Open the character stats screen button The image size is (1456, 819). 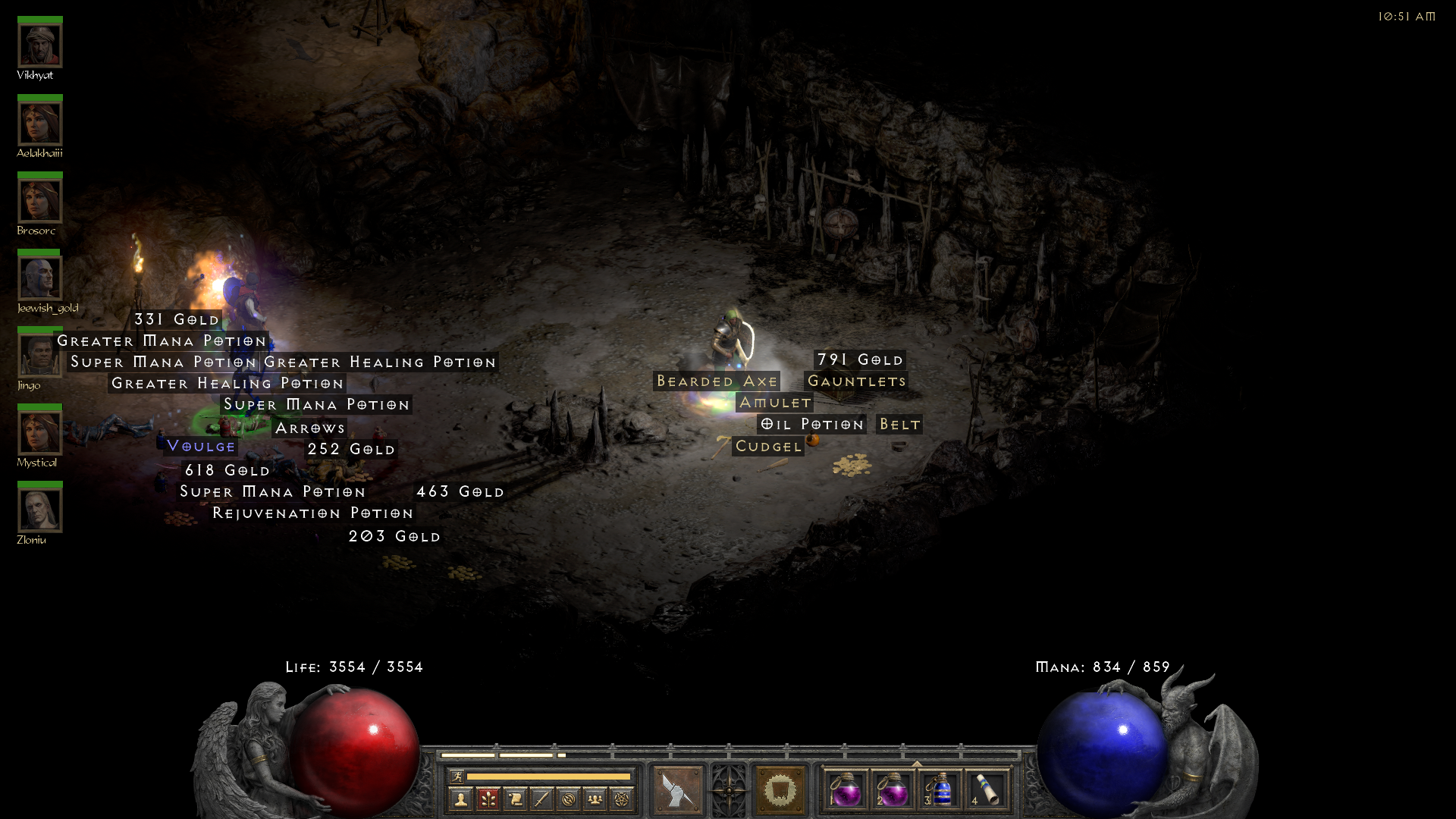460,799
